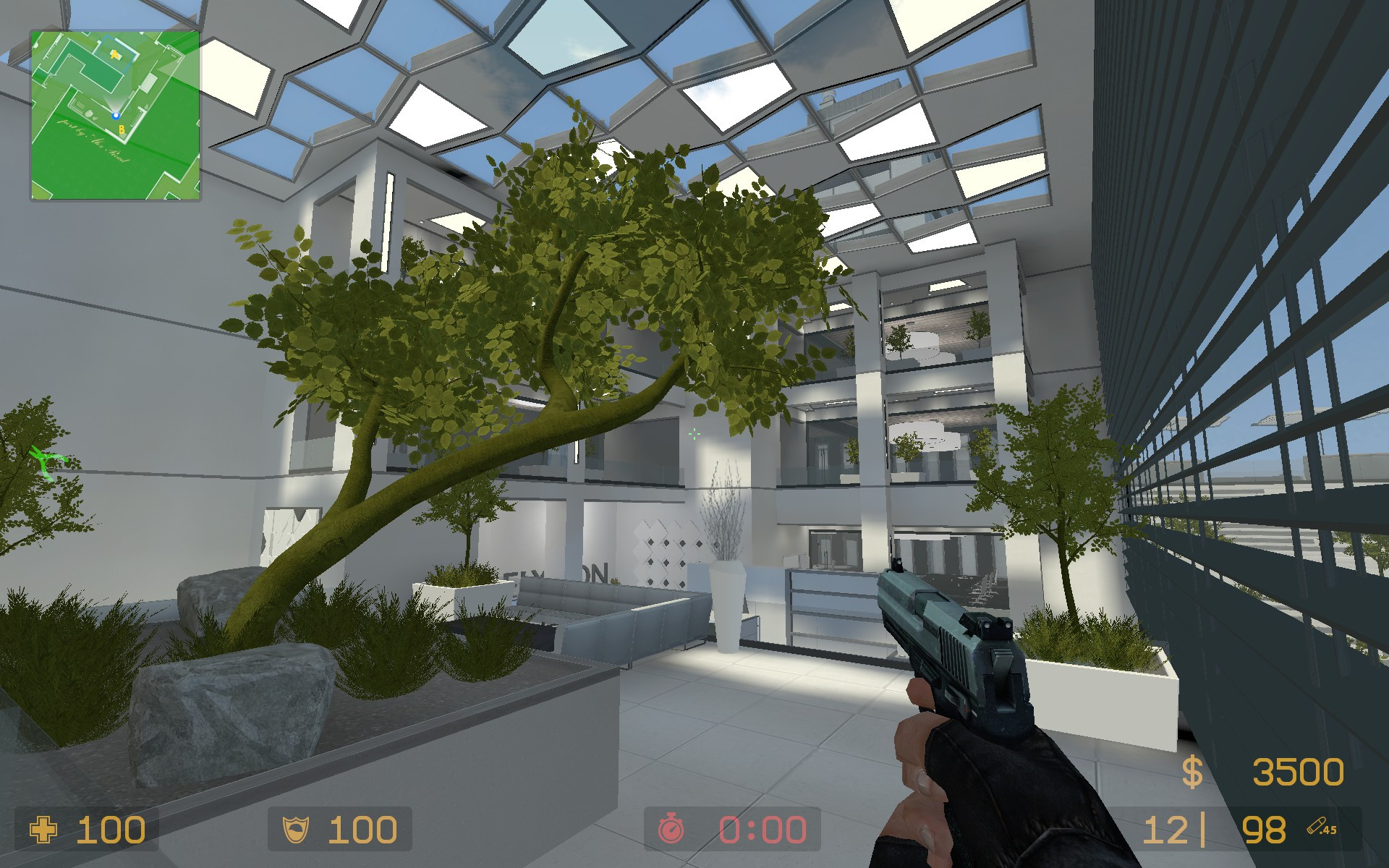Click the red stopwatch timer icon
This screenshot has height=868, width=1389.
(671, 826)
